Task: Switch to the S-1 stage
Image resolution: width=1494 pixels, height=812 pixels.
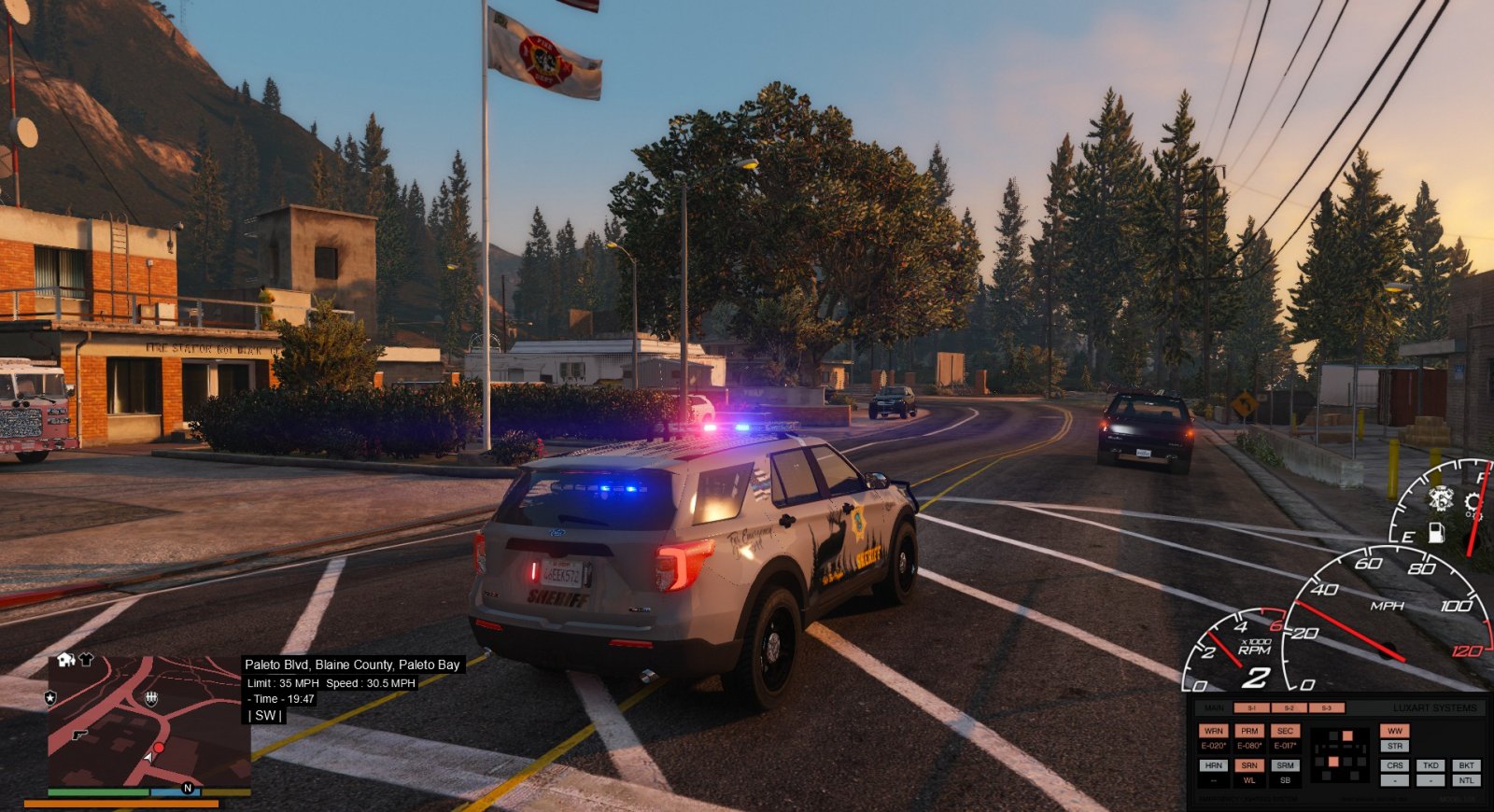Action: pos(1251,708)
